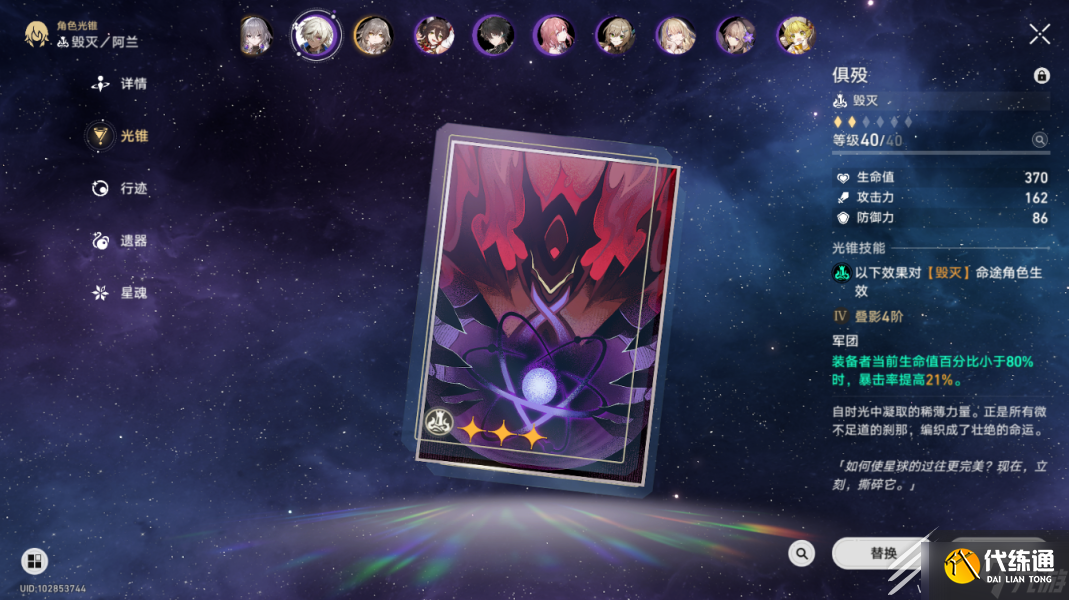Open the 详情 details tab
This screenshot has height=600, width=1069.
(x=120, y=84)
